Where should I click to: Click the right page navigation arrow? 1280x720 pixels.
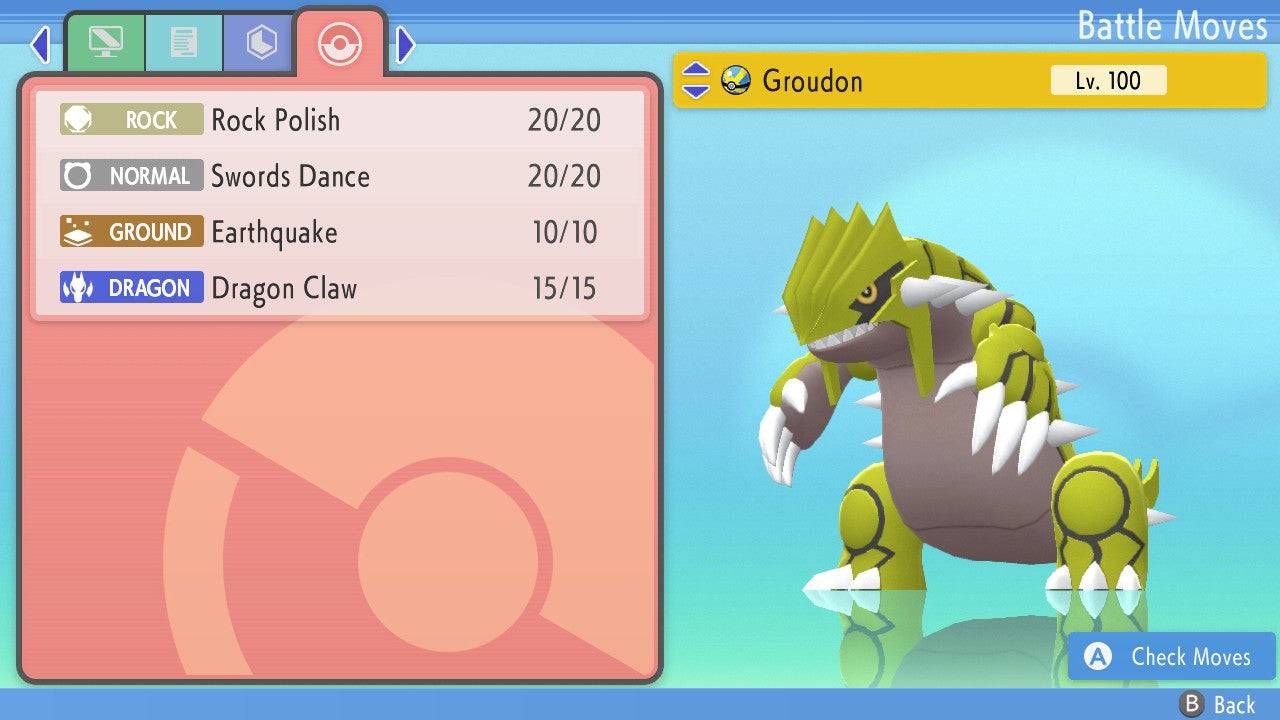[404, 44]
